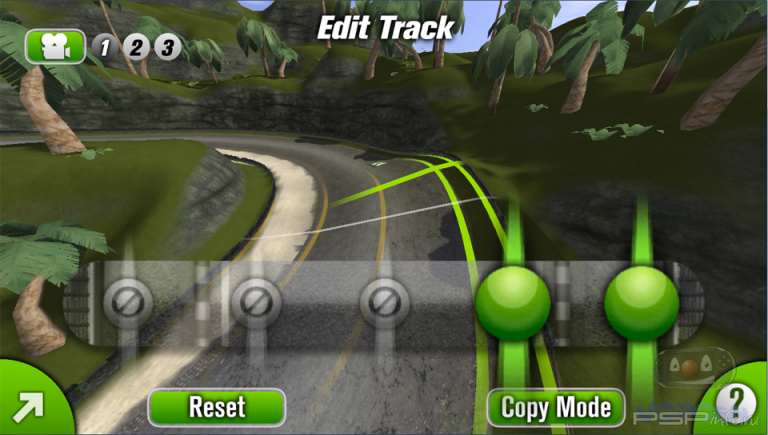Select camera view number 1
The image size is (768, 435).
point(104,46)
